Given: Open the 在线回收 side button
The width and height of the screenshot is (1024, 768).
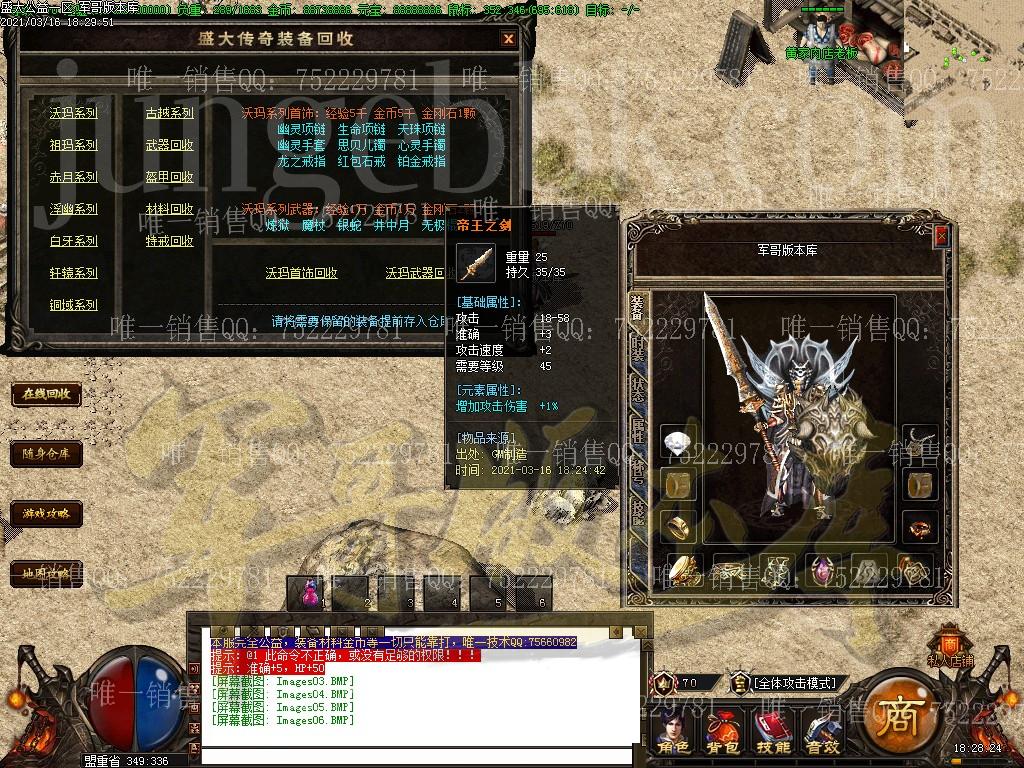Looking at the screenshot, I should coord(46,394).
